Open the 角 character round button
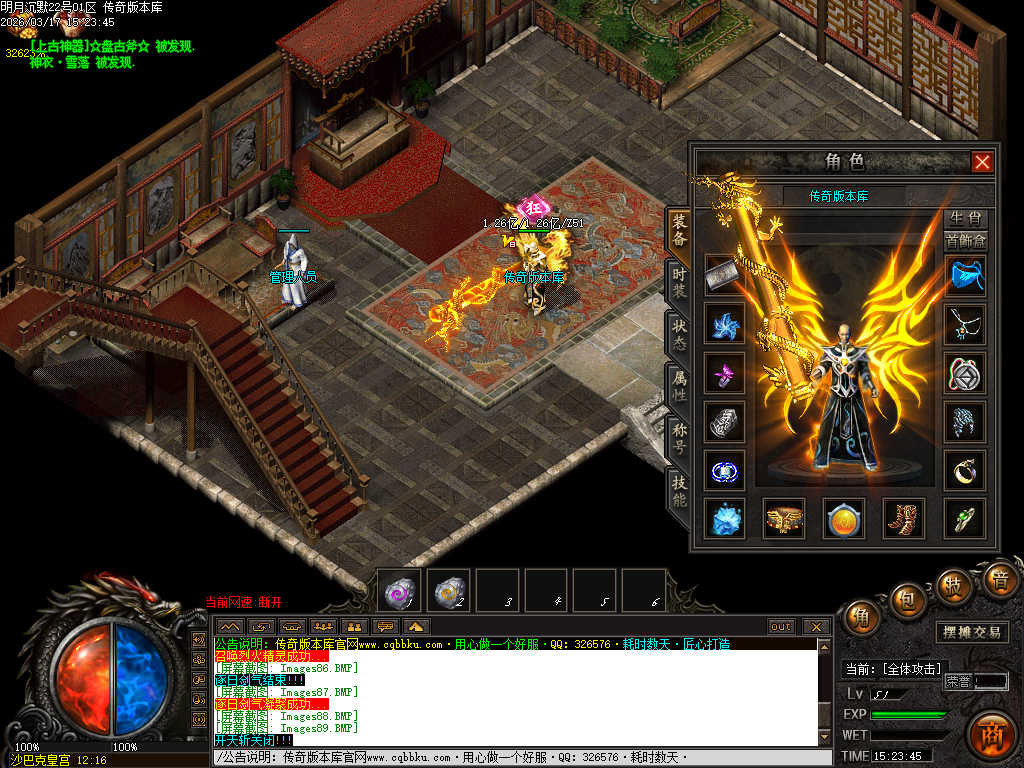Viewport: 1024px width, 768px height. 862,617
